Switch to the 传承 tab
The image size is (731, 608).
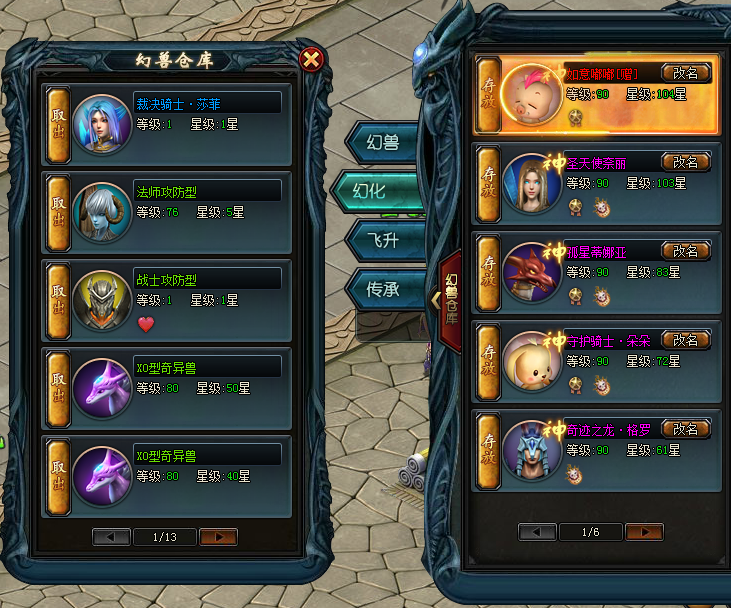click(380, 290)
